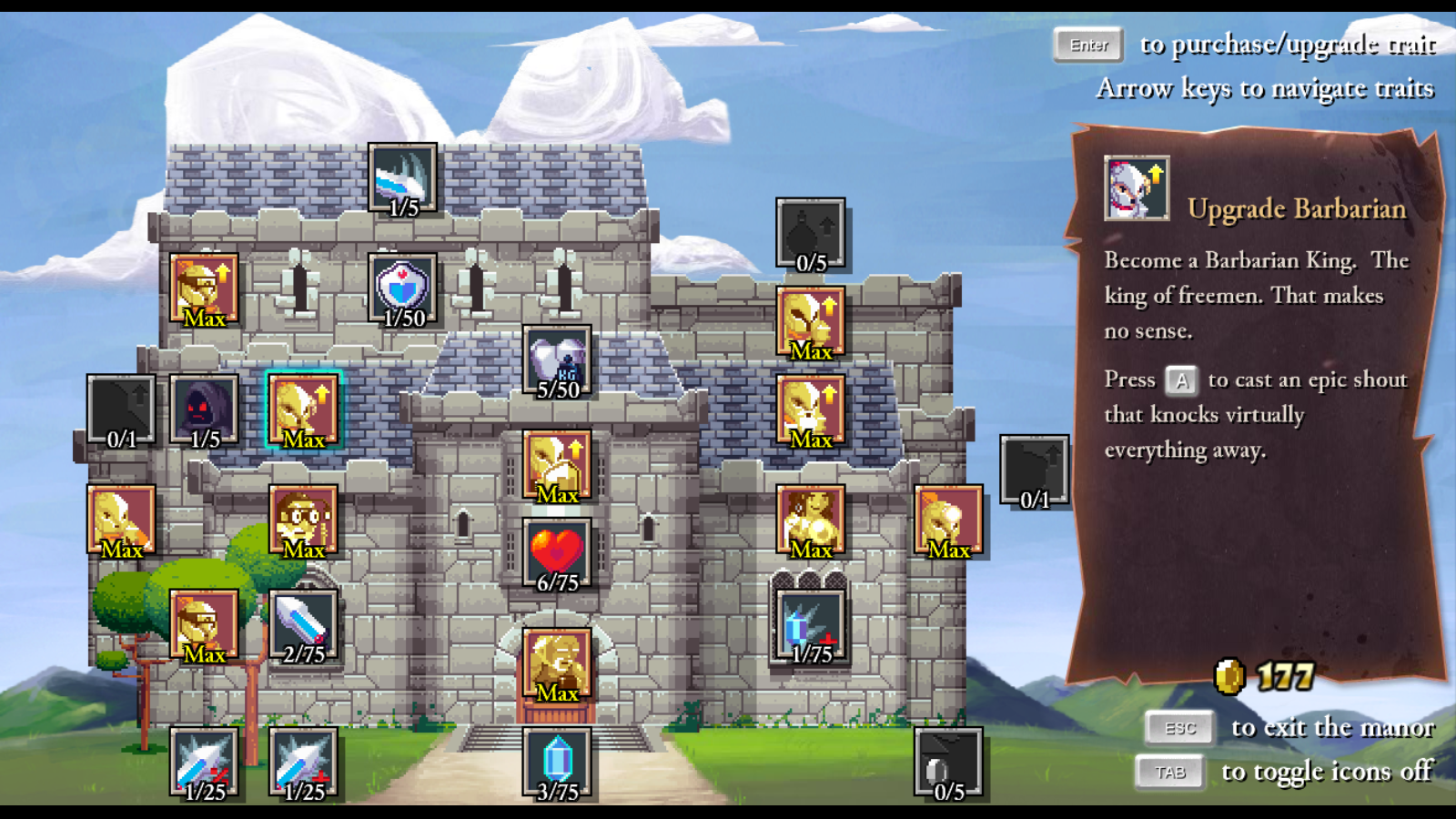1456x819 pixels.
Task: Pick the maxed knight trait above the heart
Action: 557,466
